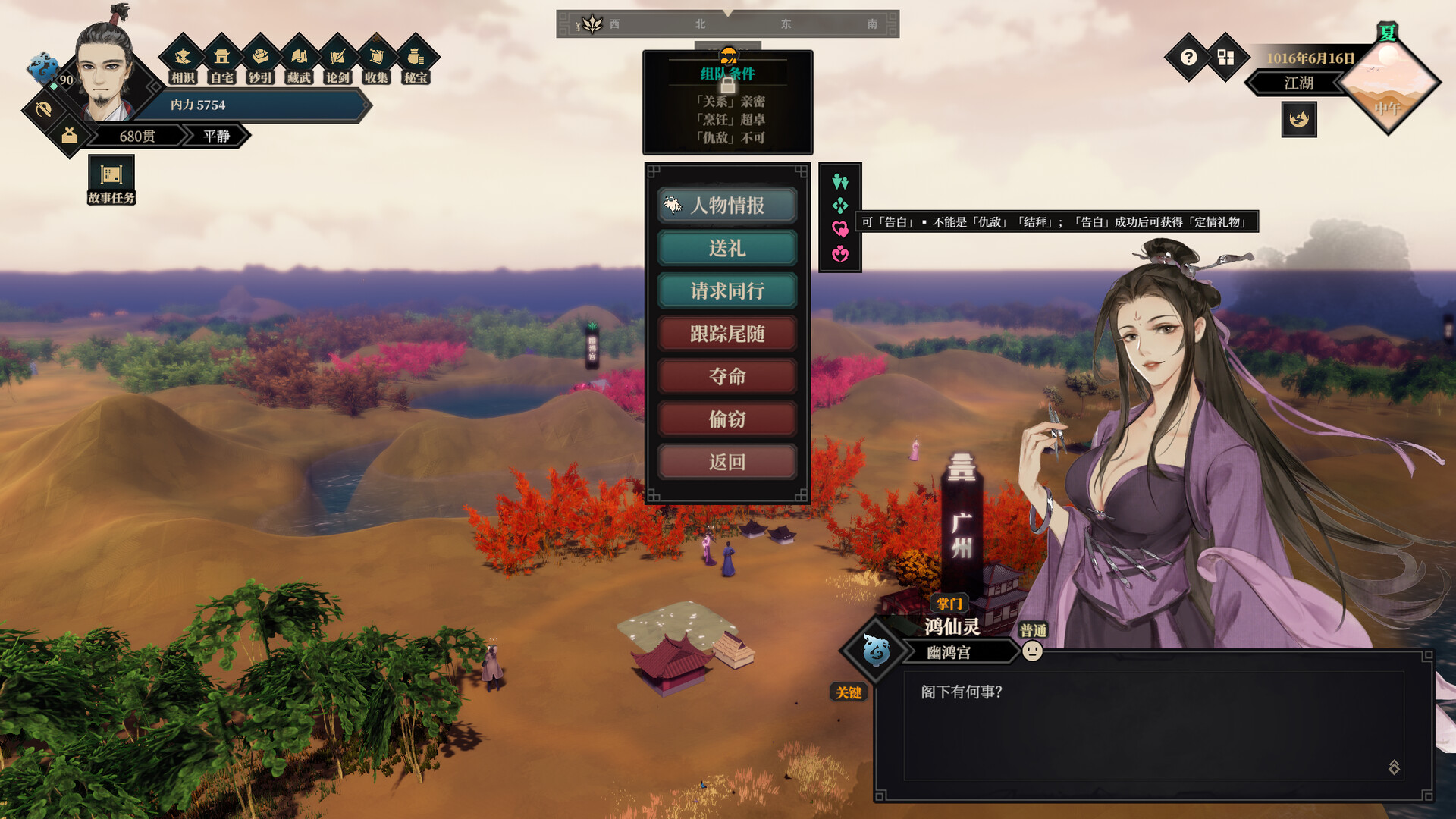Image resolution: width=1456 pixels, height=819 pixels.
Task: Open the help question-mark icon
Action: (x=1188, y=57)
